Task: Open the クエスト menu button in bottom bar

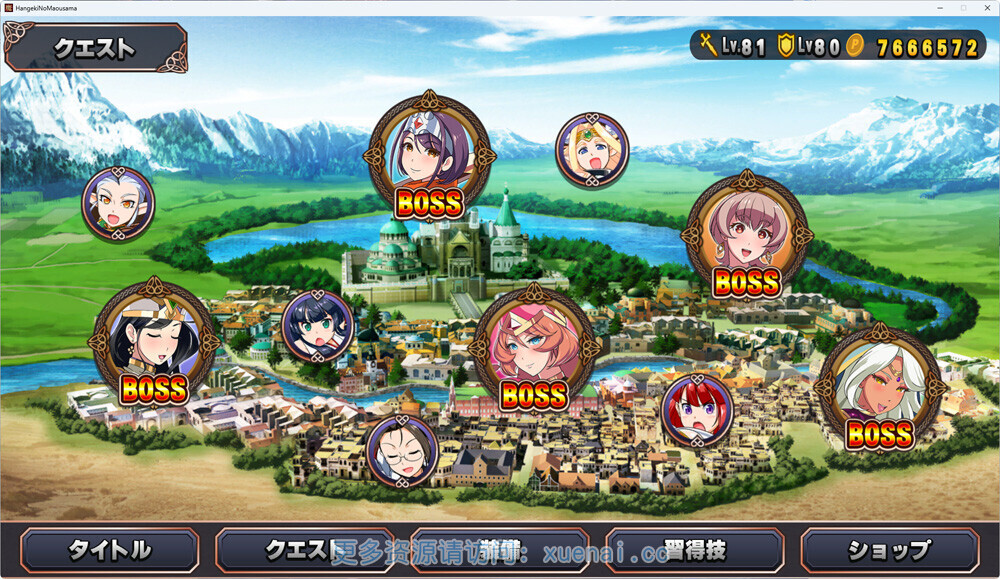Action: pos(304,550)
